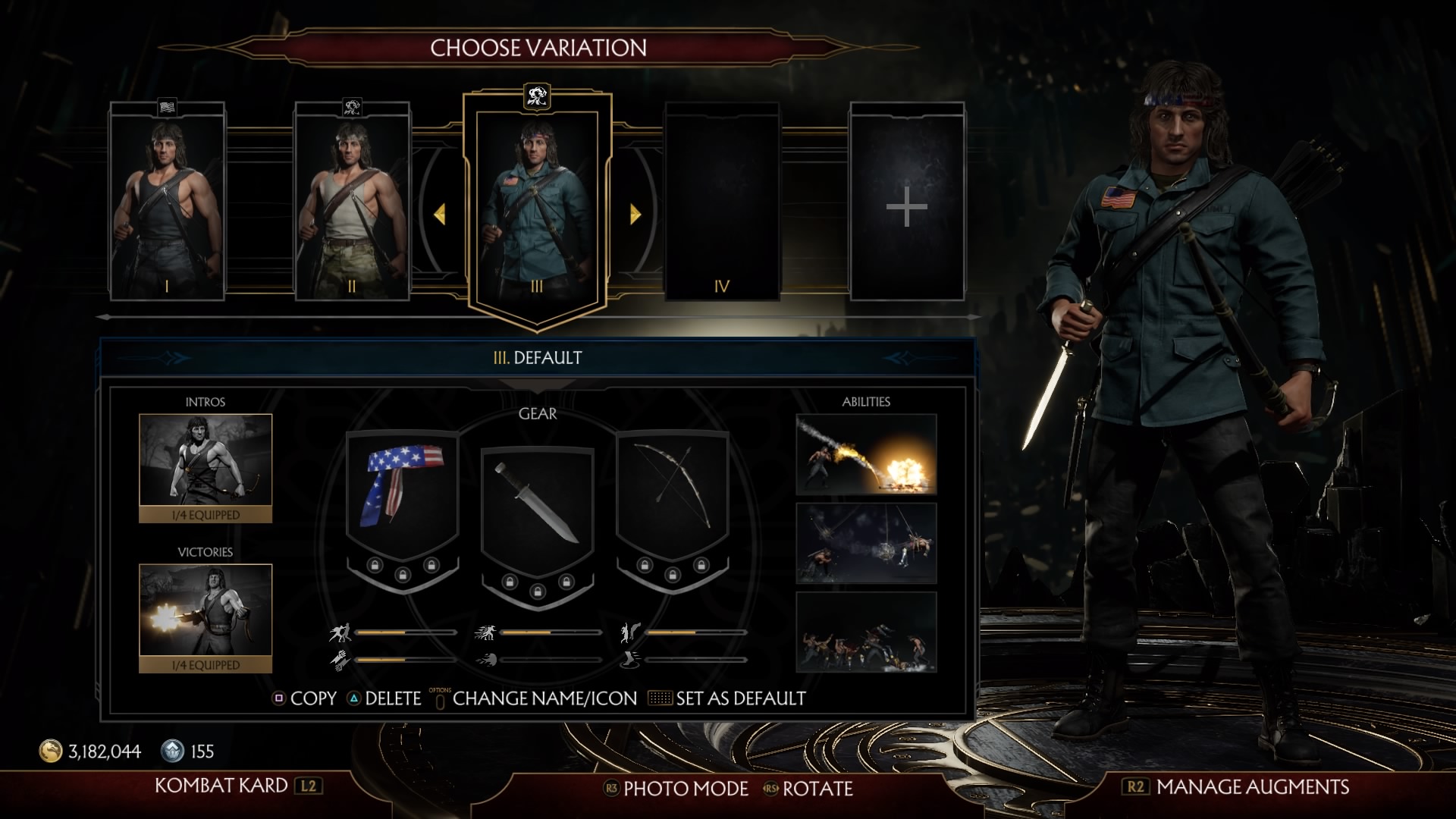Open Manage Augments
1456x819 pixels.
[1236, 786]
